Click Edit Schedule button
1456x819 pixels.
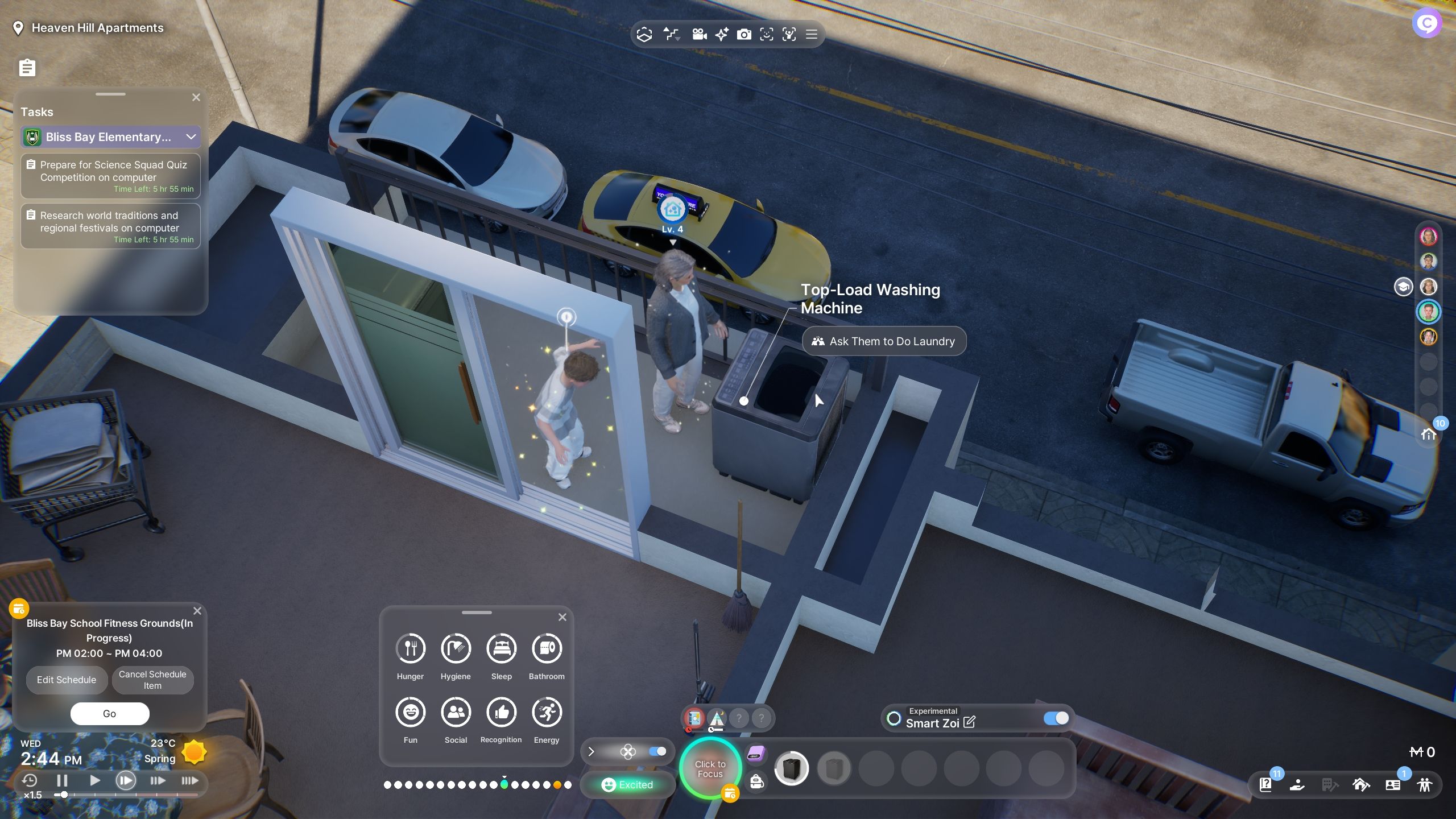pyautogui.click(x=67, y=680)
